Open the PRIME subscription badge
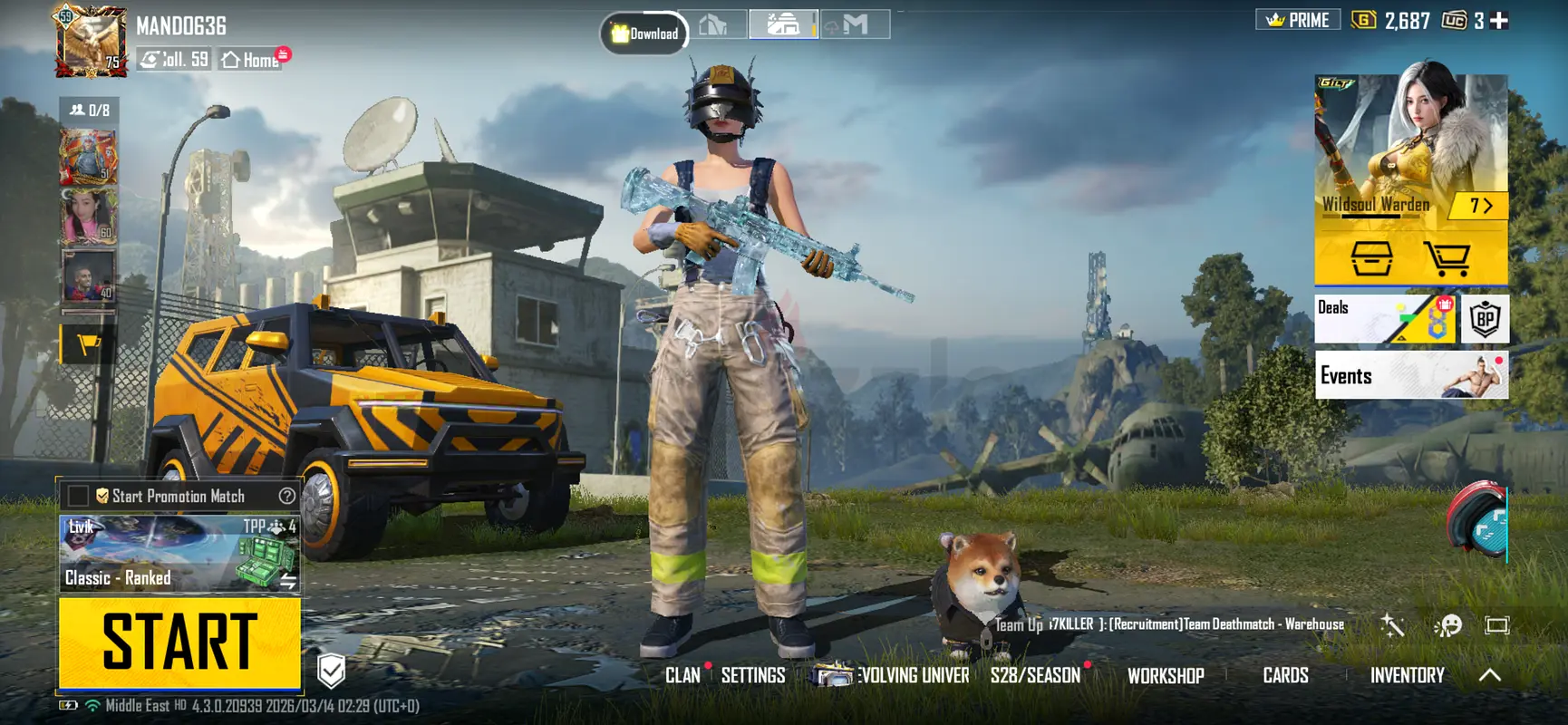The height and width of the screenshot is (725, 1568). (1298, 20)
